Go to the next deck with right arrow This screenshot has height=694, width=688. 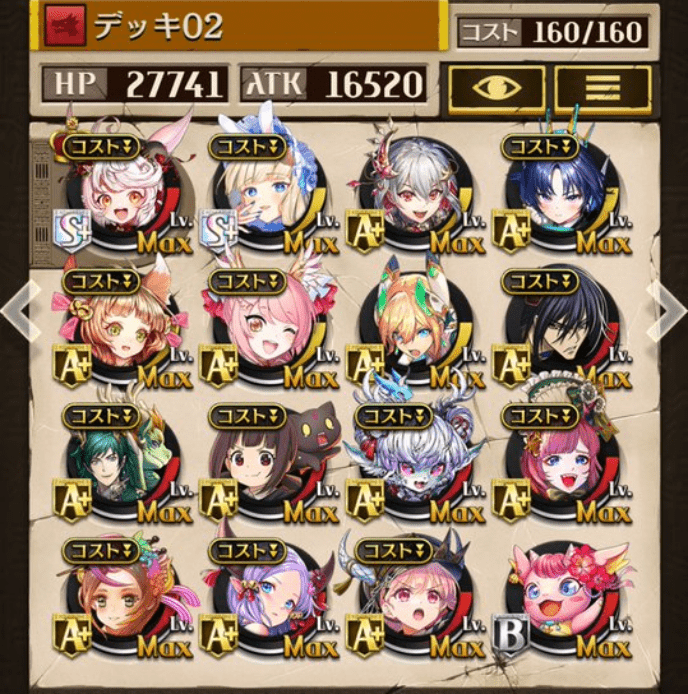(668, 310)
